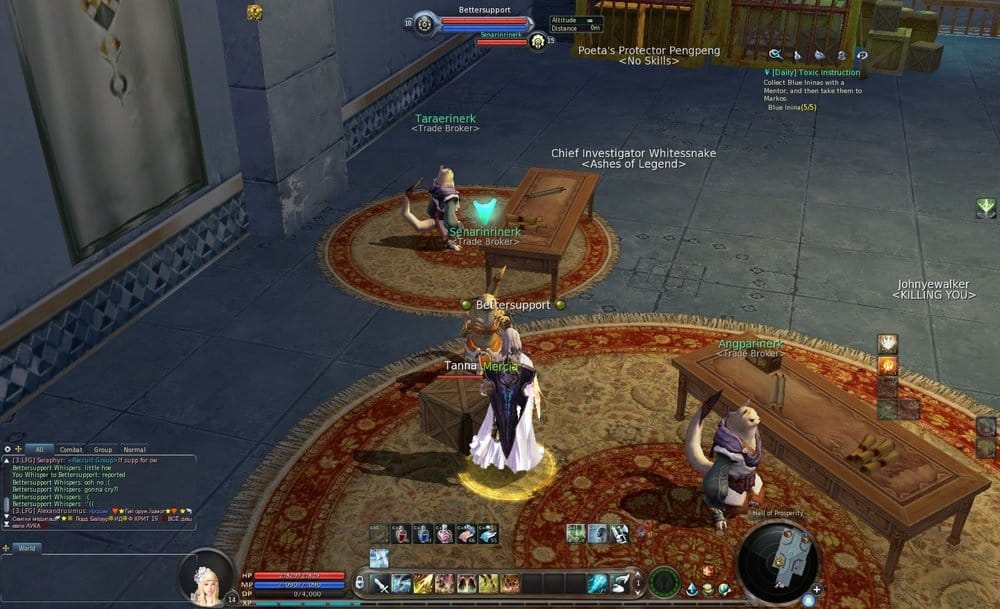Toggle the hotbar lock icon
The height and width of the screenshot is (609, 1000).
360,583
